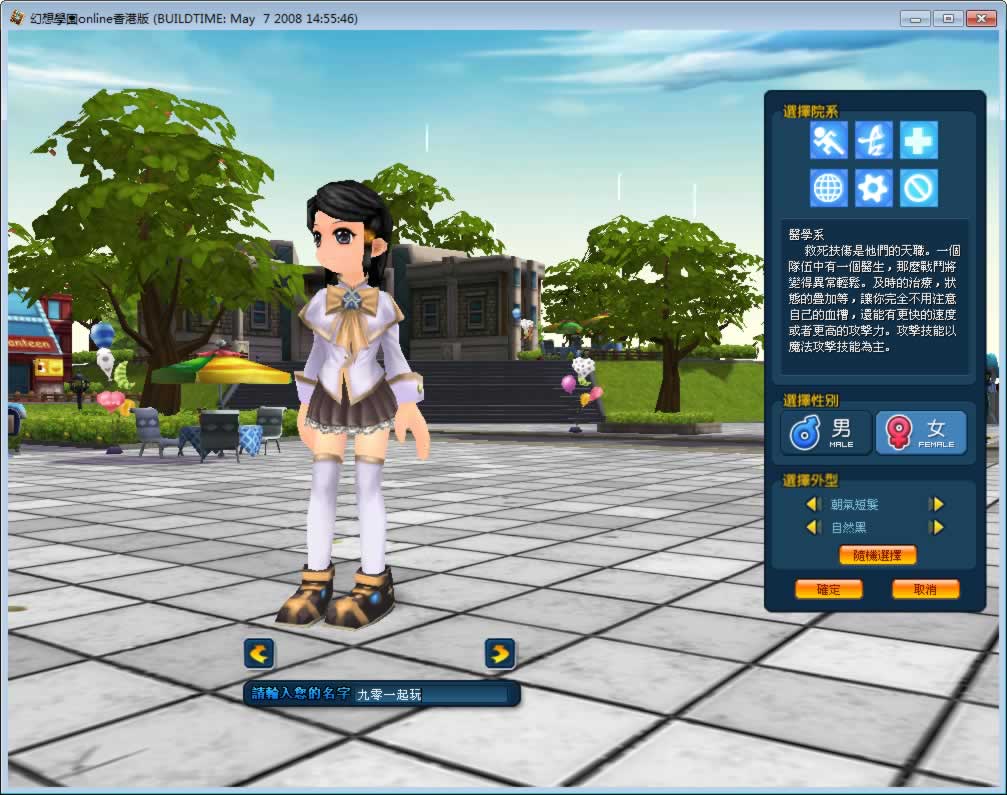This screenshot has height=795, width=1007.
Task: Click the random selection (隨機選擇) button
Action: tap(877, 555)
